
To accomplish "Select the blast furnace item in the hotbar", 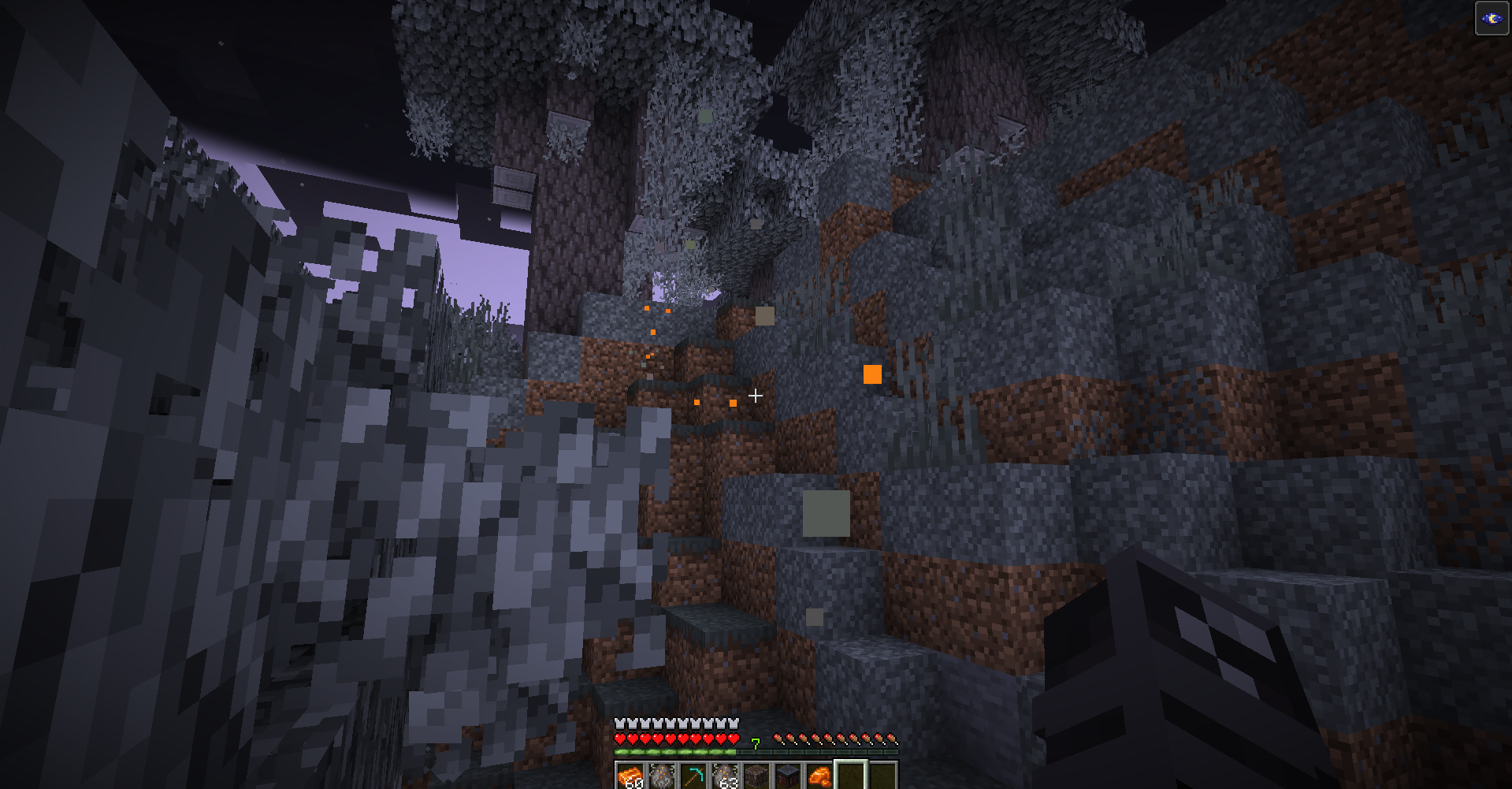I will 788,775.
